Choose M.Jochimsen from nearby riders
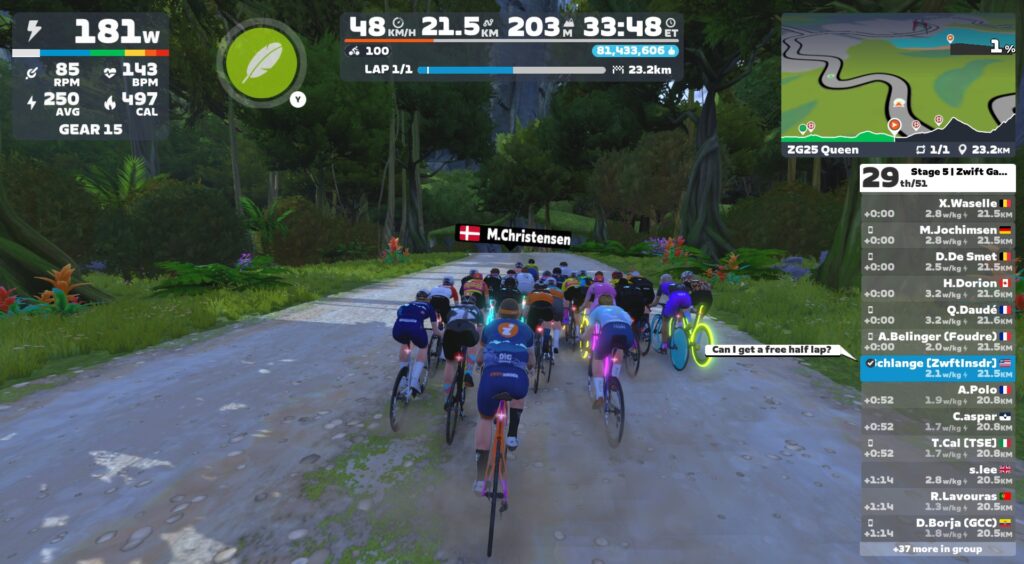 937,235
